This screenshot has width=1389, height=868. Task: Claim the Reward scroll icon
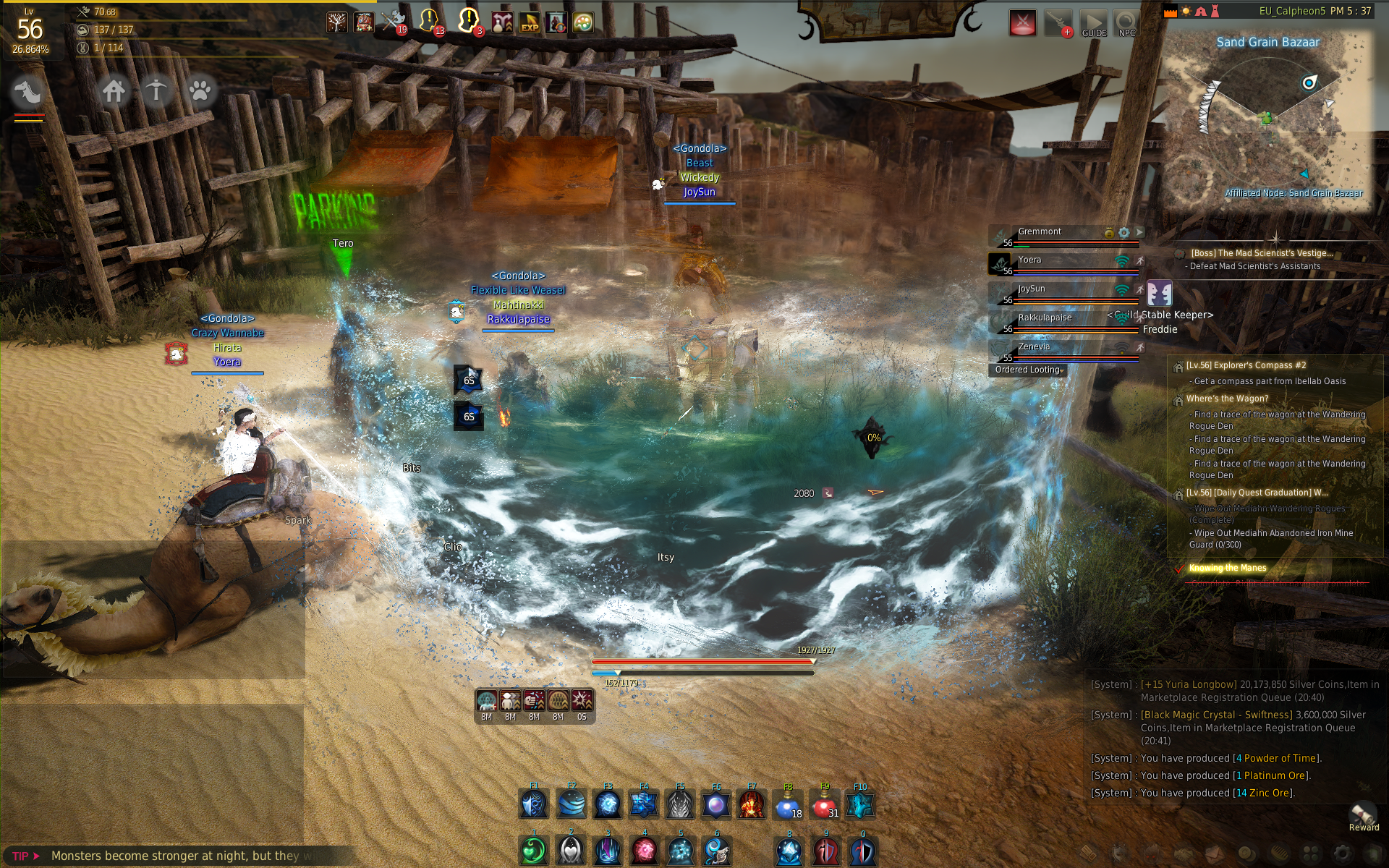point(1363,814)
